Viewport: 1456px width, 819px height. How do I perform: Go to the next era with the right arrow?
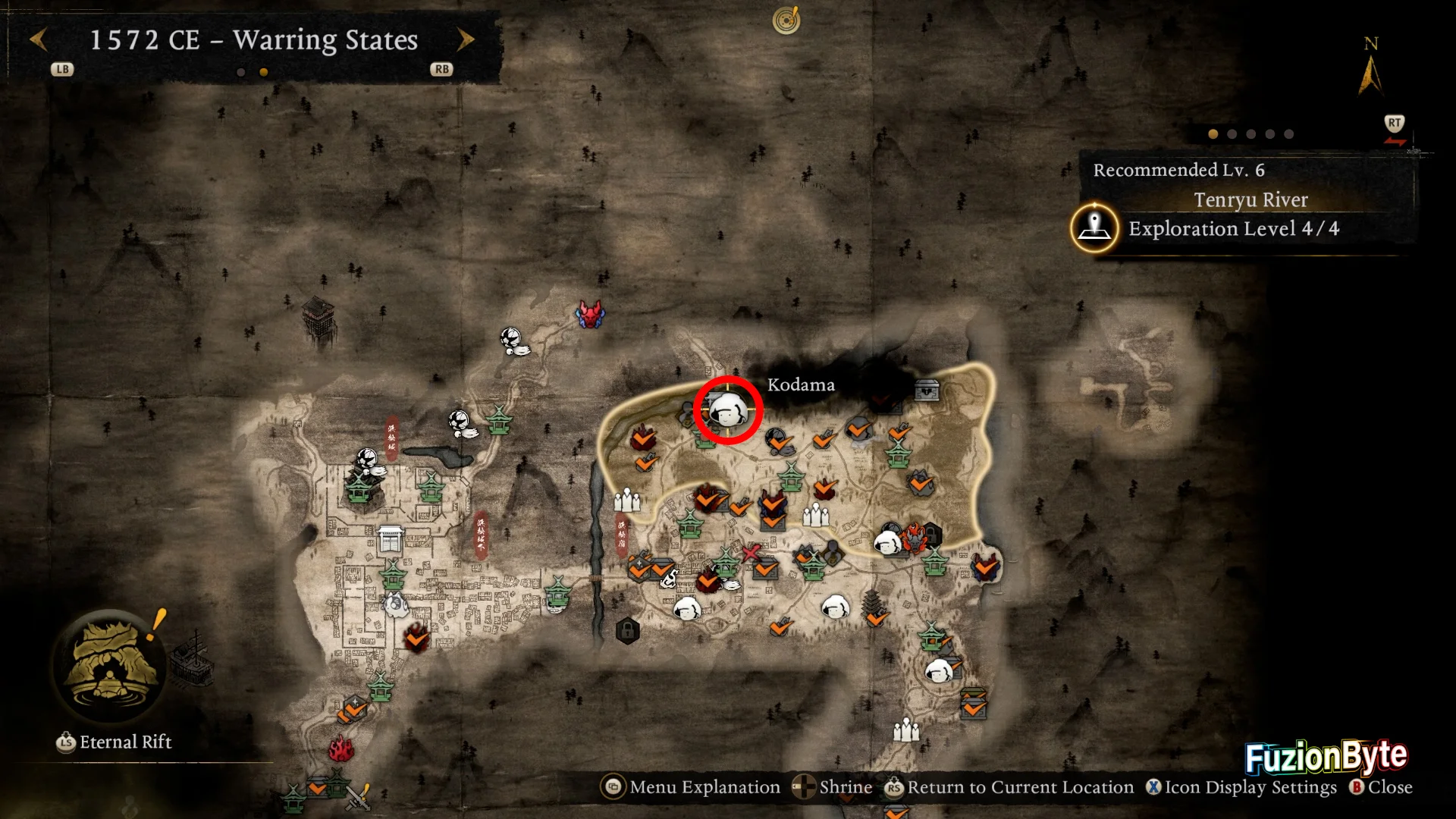pyautogui.click(x=466, y=39)
